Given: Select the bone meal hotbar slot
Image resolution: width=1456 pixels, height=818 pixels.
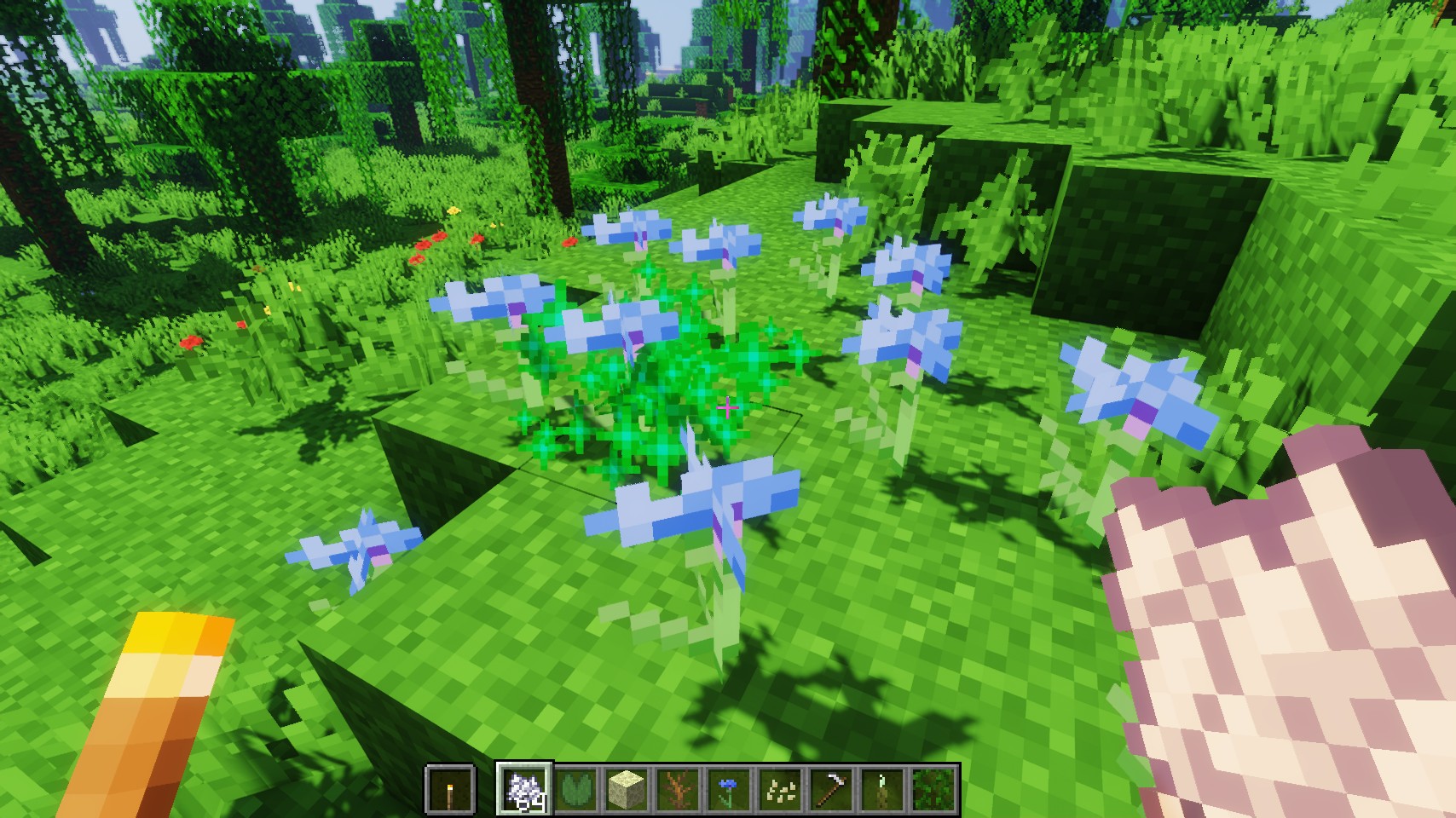Looking at the screenshot, I should [524, 789].
